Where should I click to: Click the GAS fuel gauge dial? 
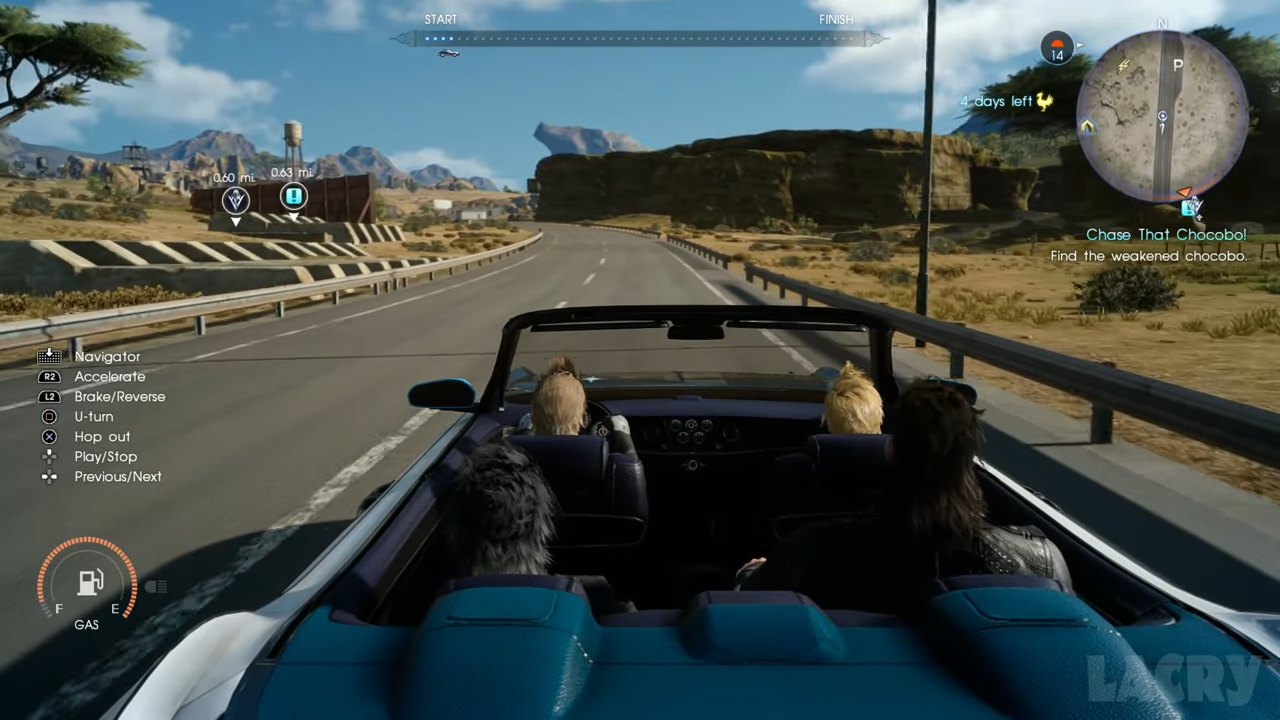click(88, 583)
